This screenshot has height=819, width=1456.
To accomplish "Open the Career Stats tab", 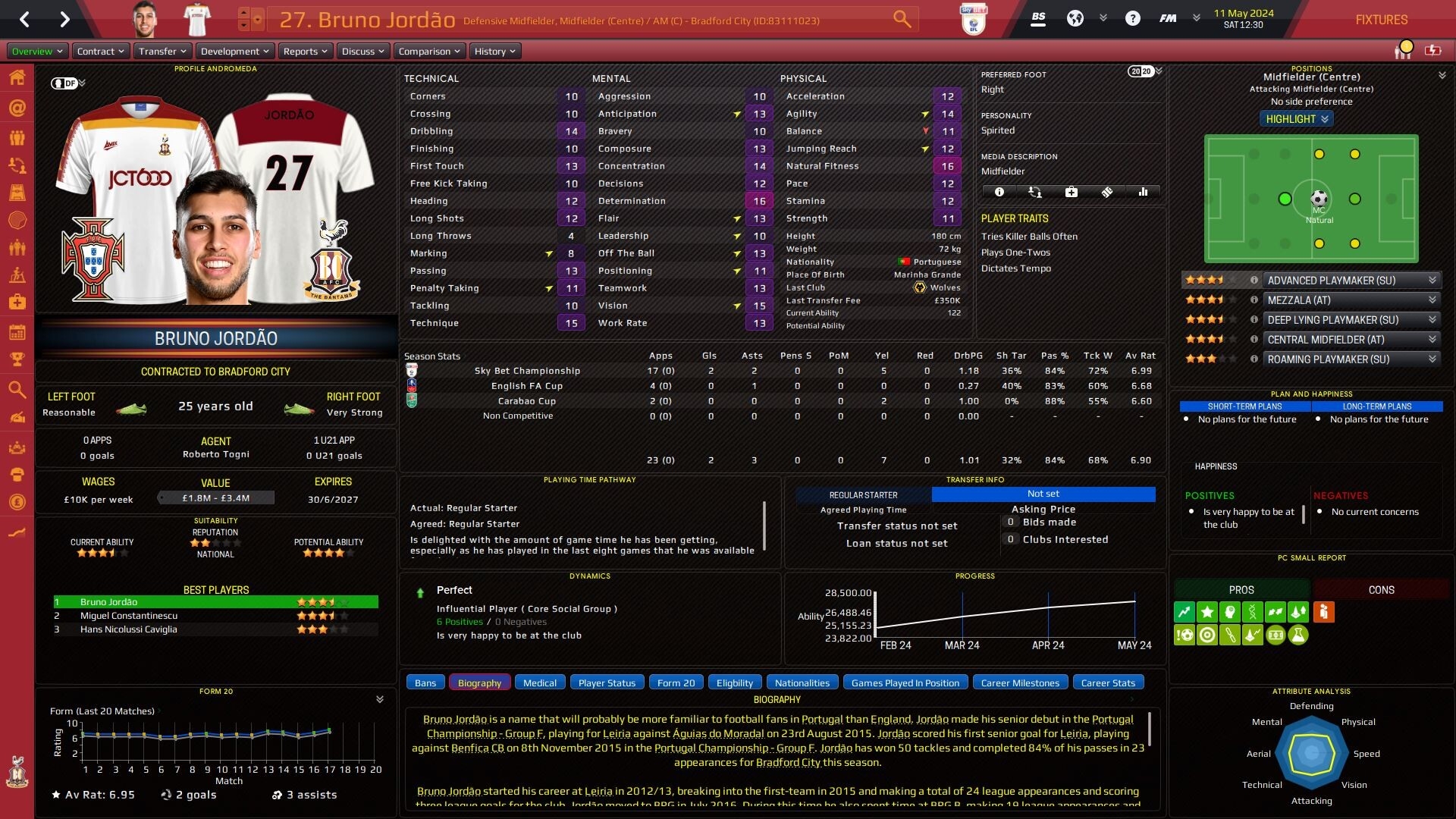I will point(1108,682).
